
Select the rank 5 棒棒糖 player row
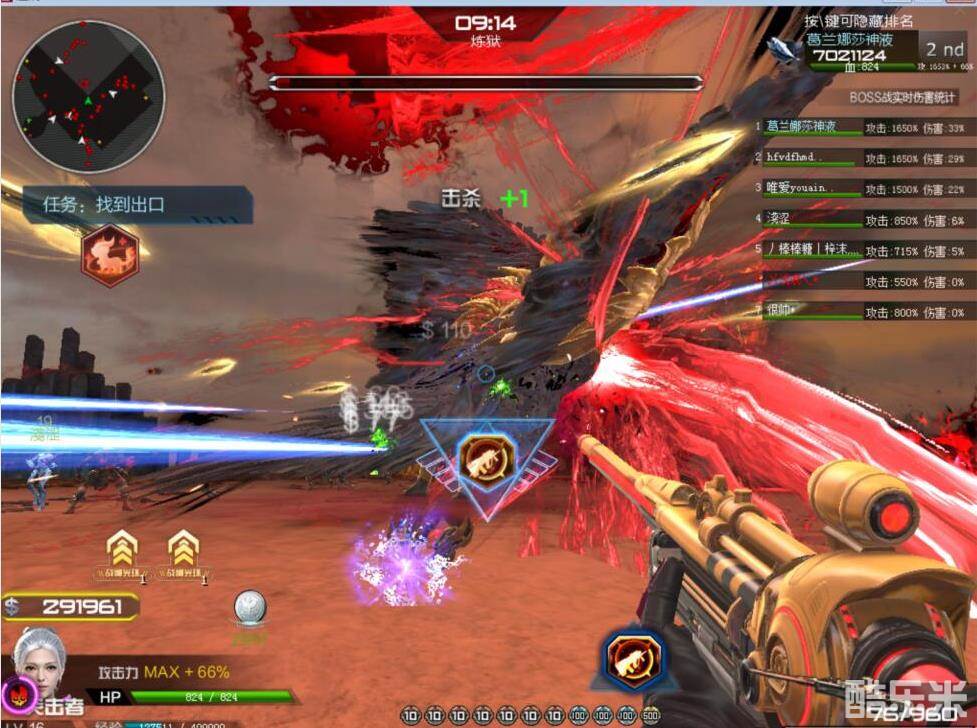point(861,250)
